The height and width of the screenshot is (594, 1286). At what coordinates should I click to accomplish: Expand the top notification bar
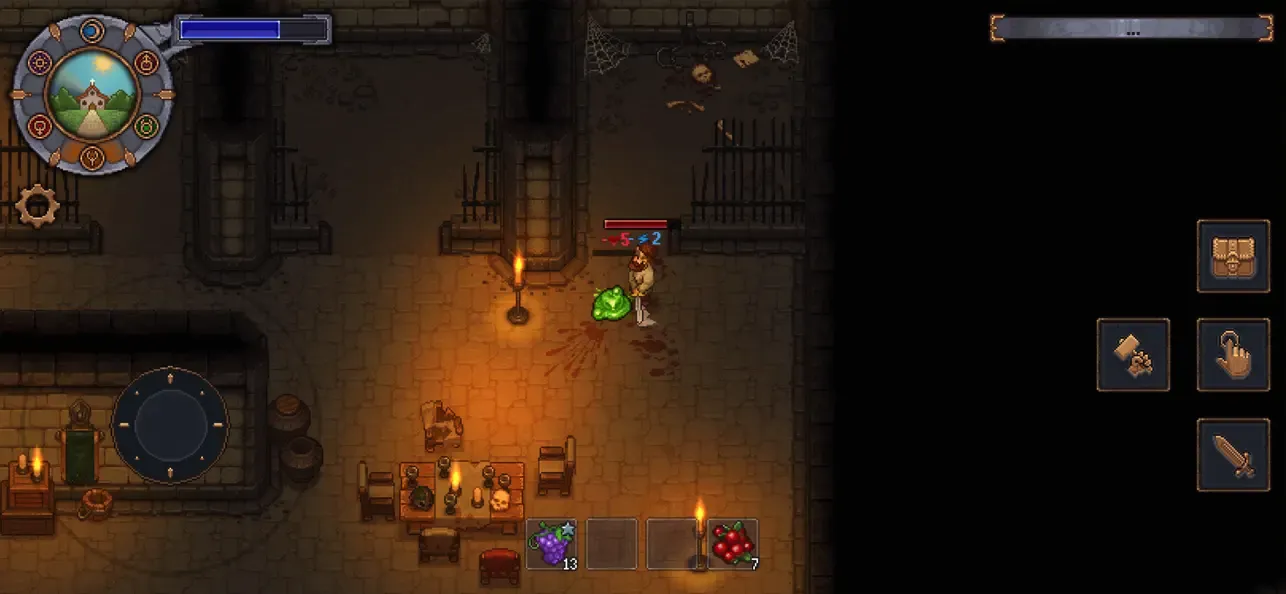coord(1131,28)
